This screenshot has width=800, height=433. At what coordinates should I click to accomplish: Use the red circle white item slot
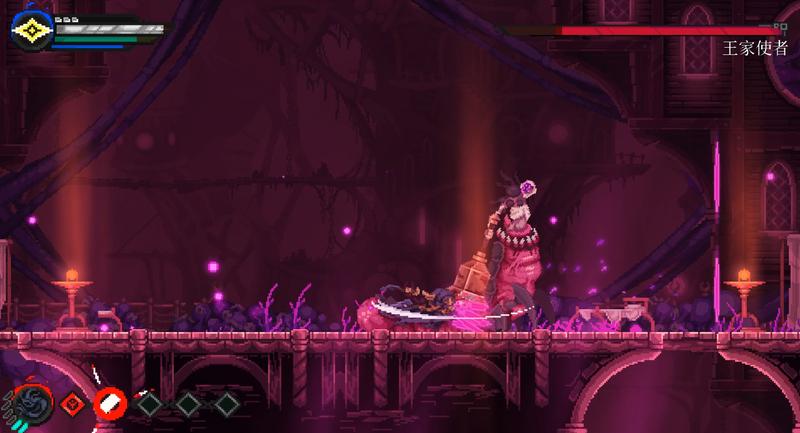pyautogui.click(x=109, y=403)
